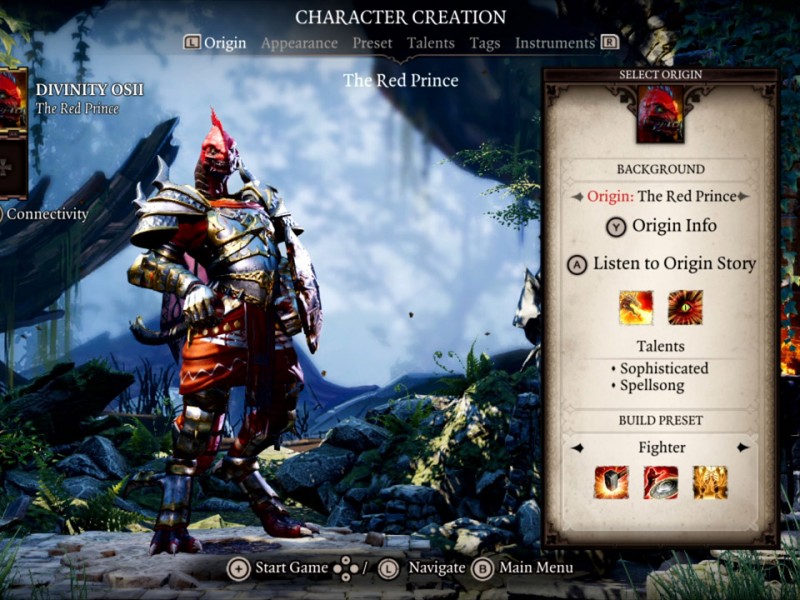The image size is (800, 600).
Task: Select the dragon fire breath skill icon
Action: 636,308
